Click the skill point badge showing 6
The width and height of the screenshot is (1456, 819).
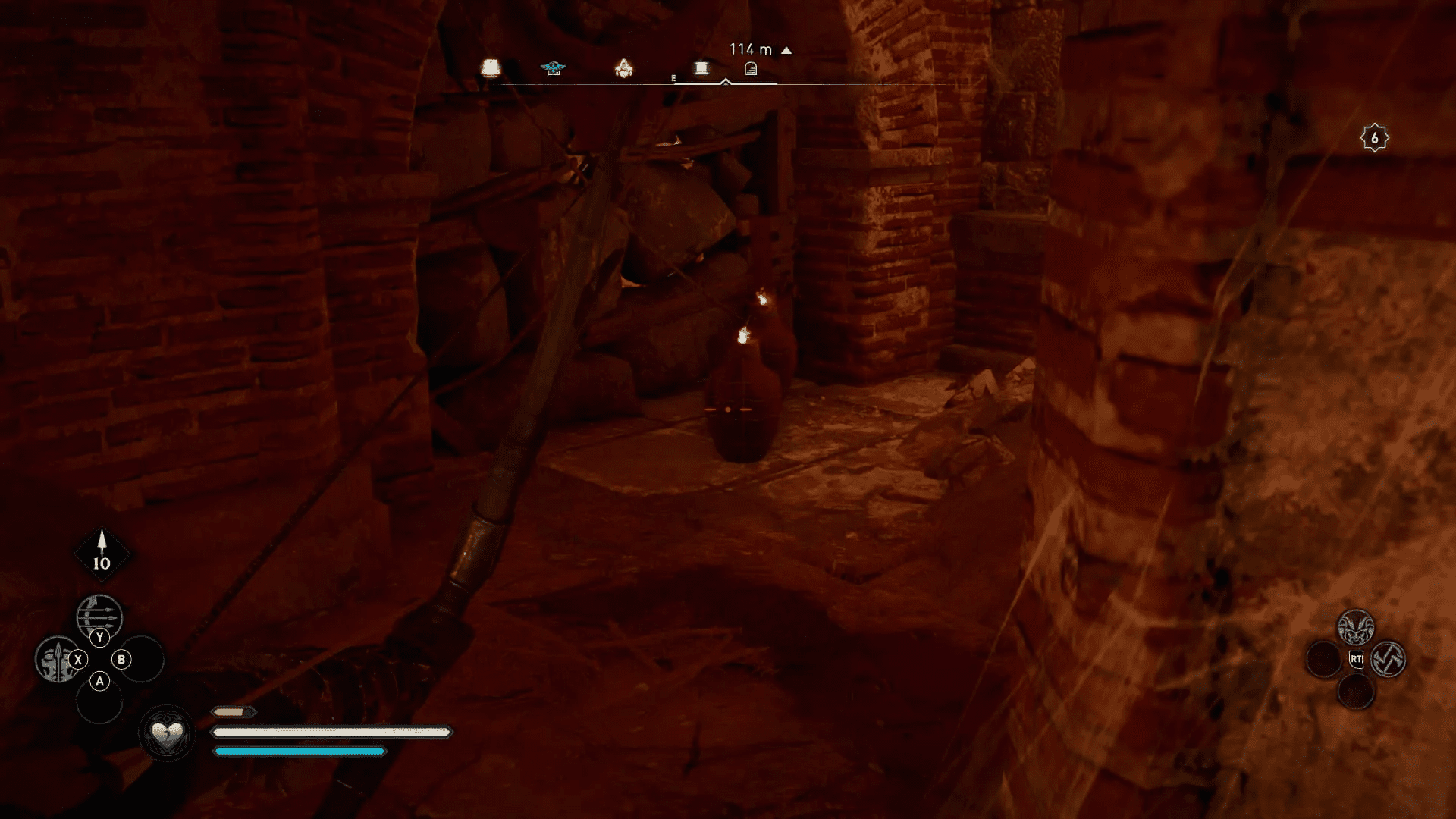click(x=1374, y=136)
